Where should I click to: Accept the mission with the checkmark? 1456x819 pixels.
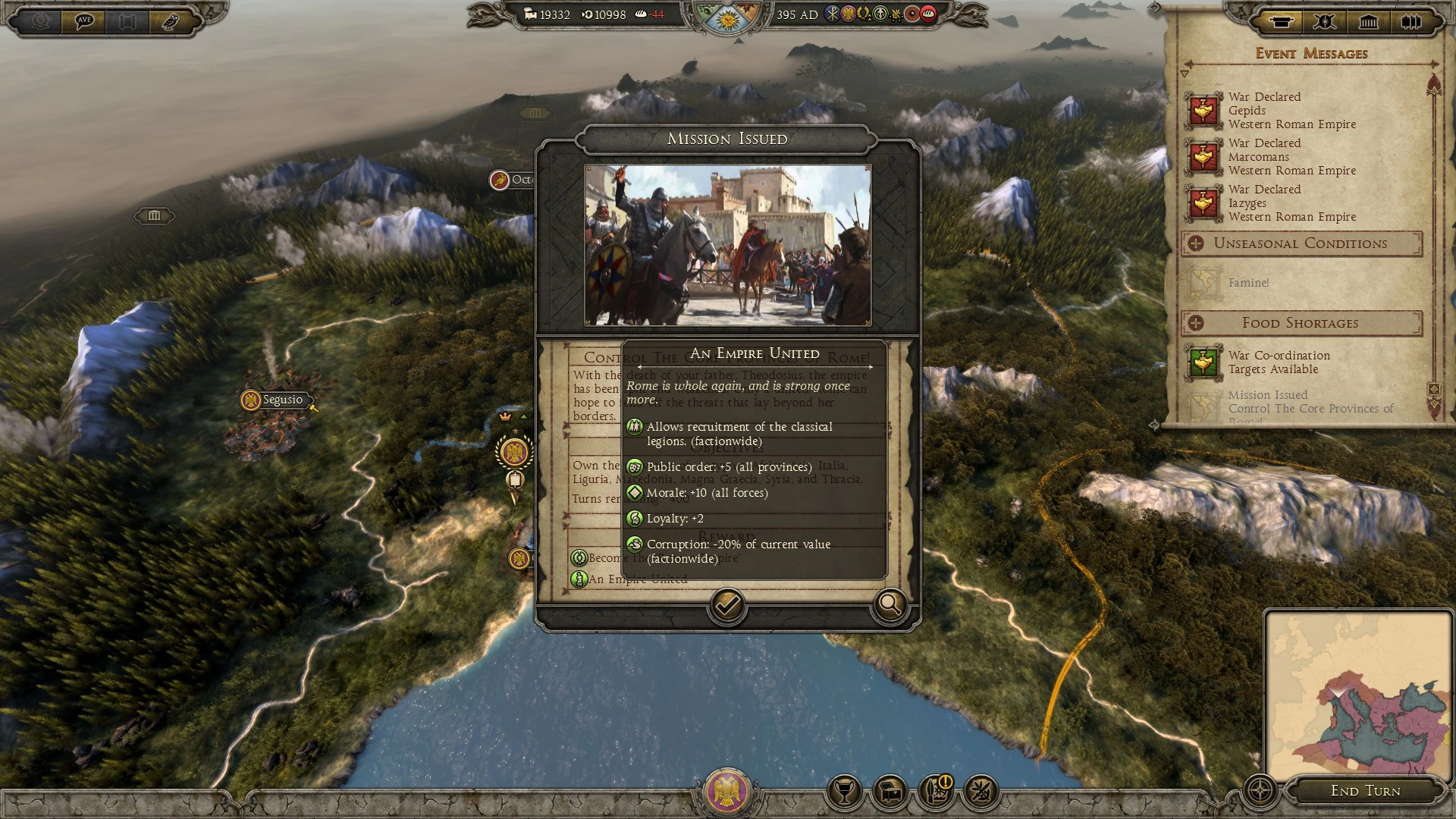point(726,607)
